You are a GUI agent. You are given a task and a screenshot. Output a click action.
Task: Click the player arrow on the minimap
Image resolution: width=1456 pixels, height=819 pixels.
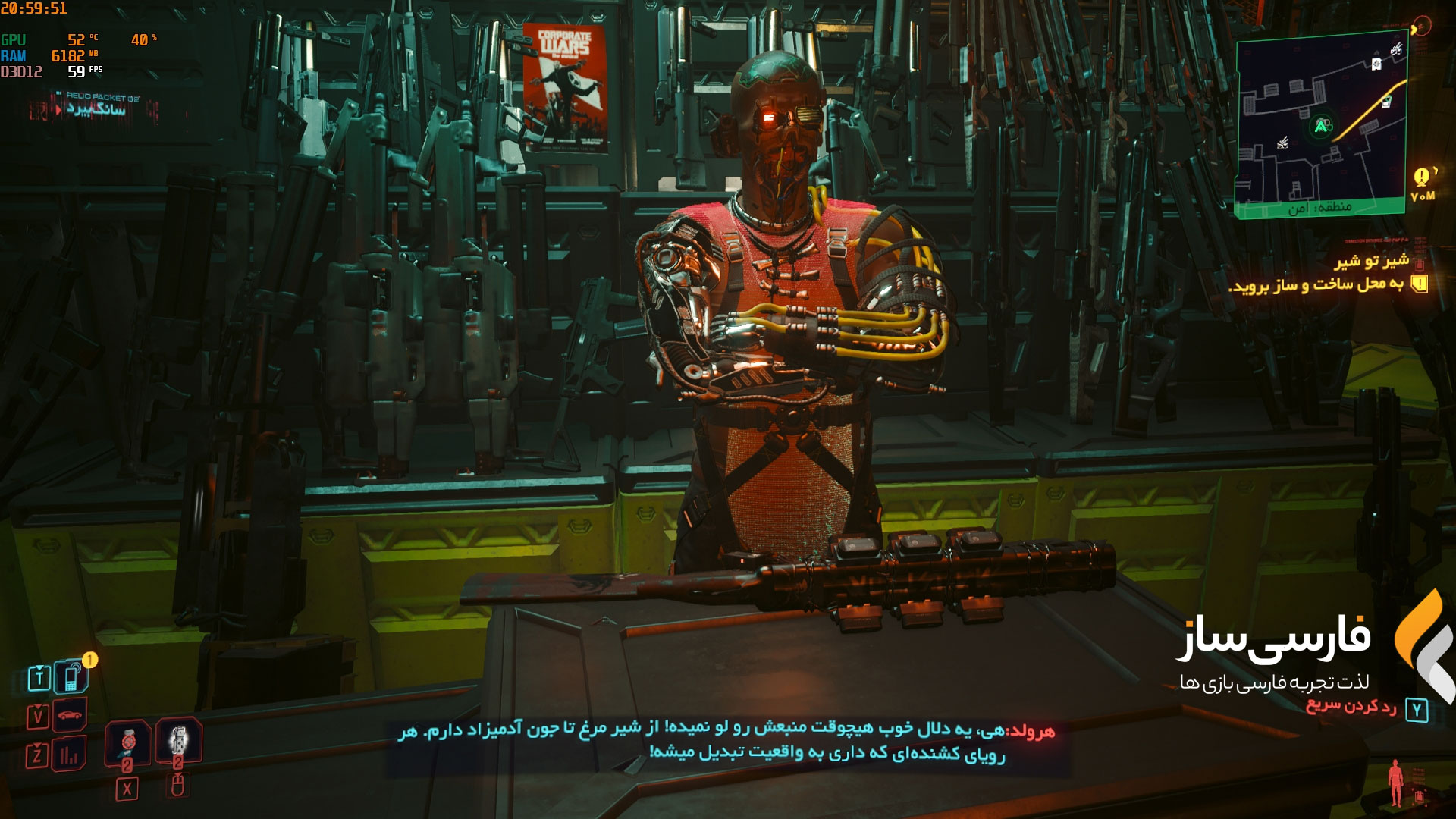click(1321, 126)
